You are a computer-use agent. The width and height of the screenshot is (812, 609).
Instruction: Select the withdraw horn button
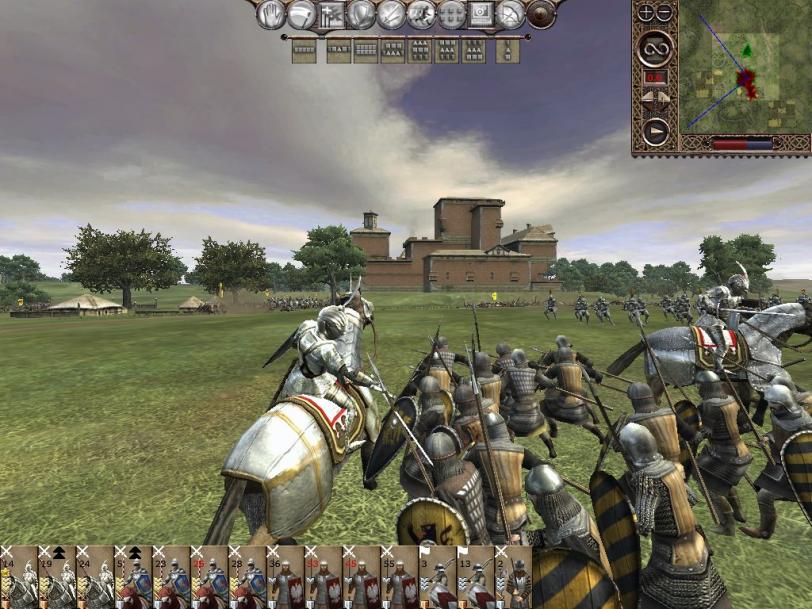tap(301, 14)
